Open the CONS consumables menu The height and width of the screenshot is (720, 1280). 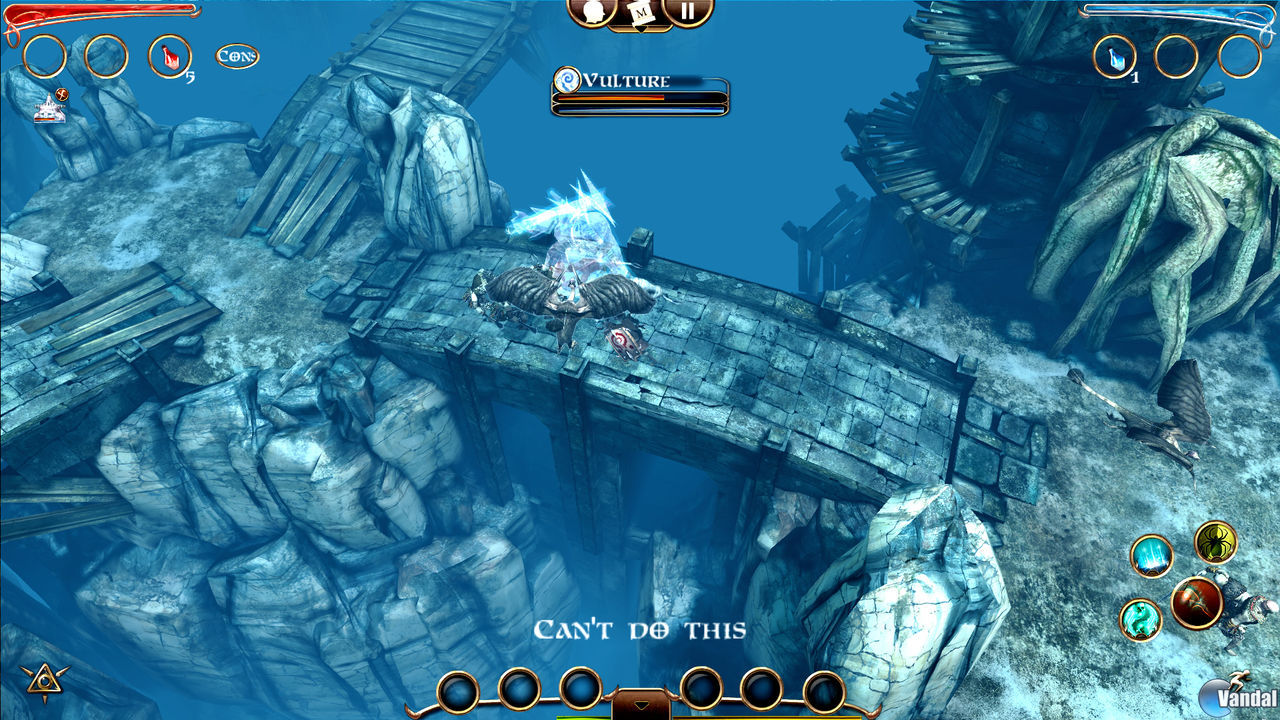238,55
